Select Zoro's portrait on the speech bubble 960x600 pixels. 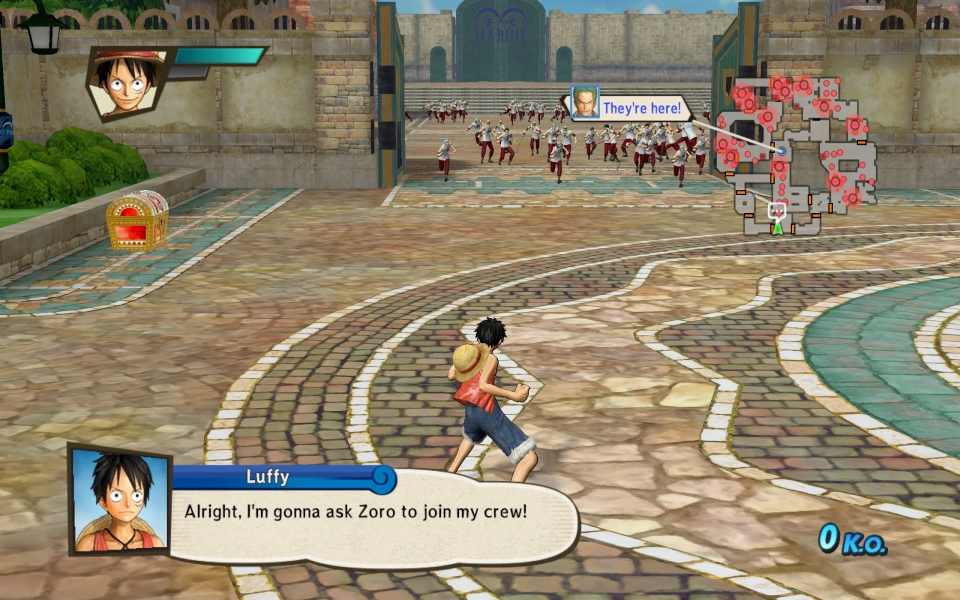585,103
